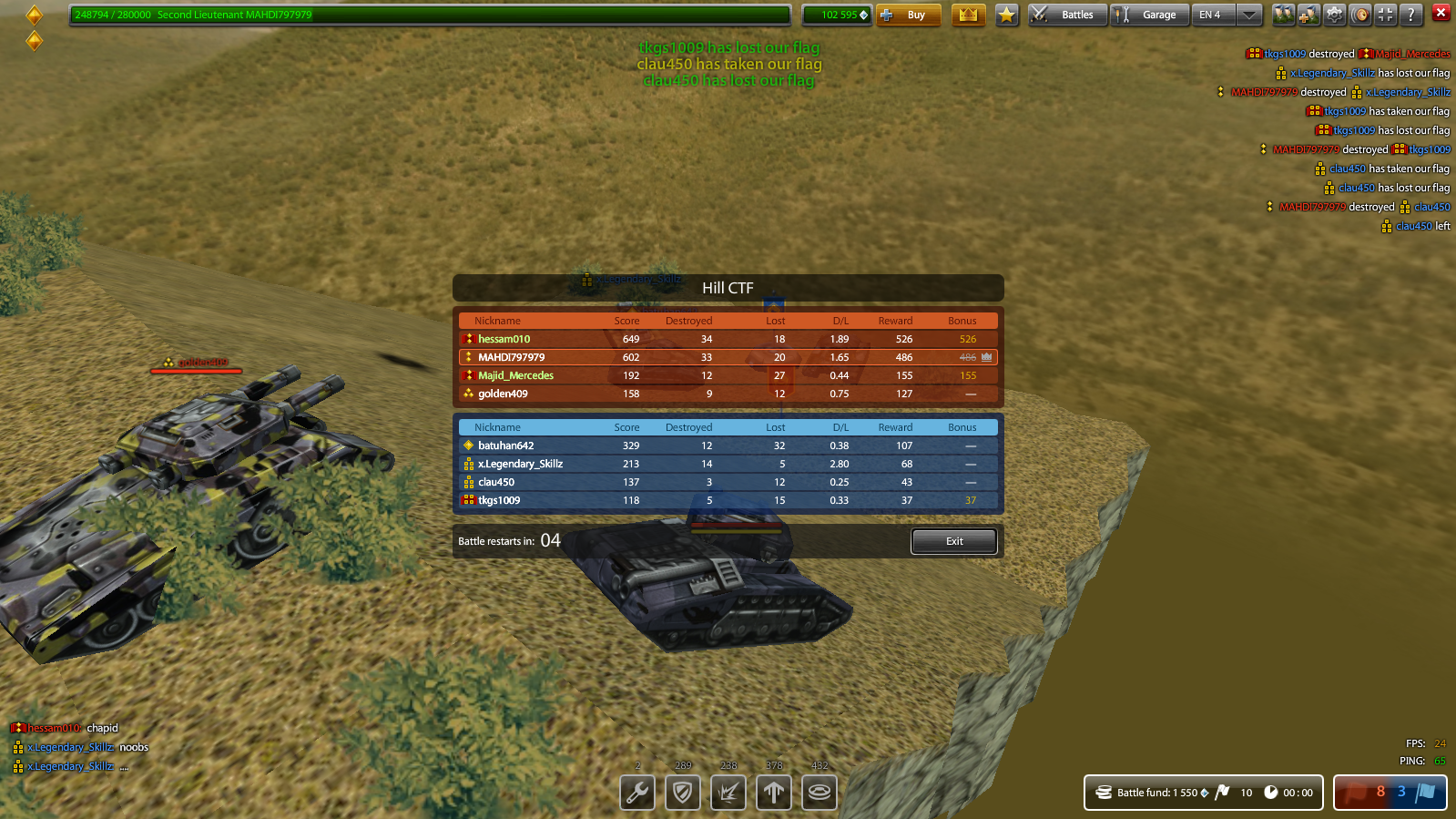Switch to the Battles screen

1065,14
